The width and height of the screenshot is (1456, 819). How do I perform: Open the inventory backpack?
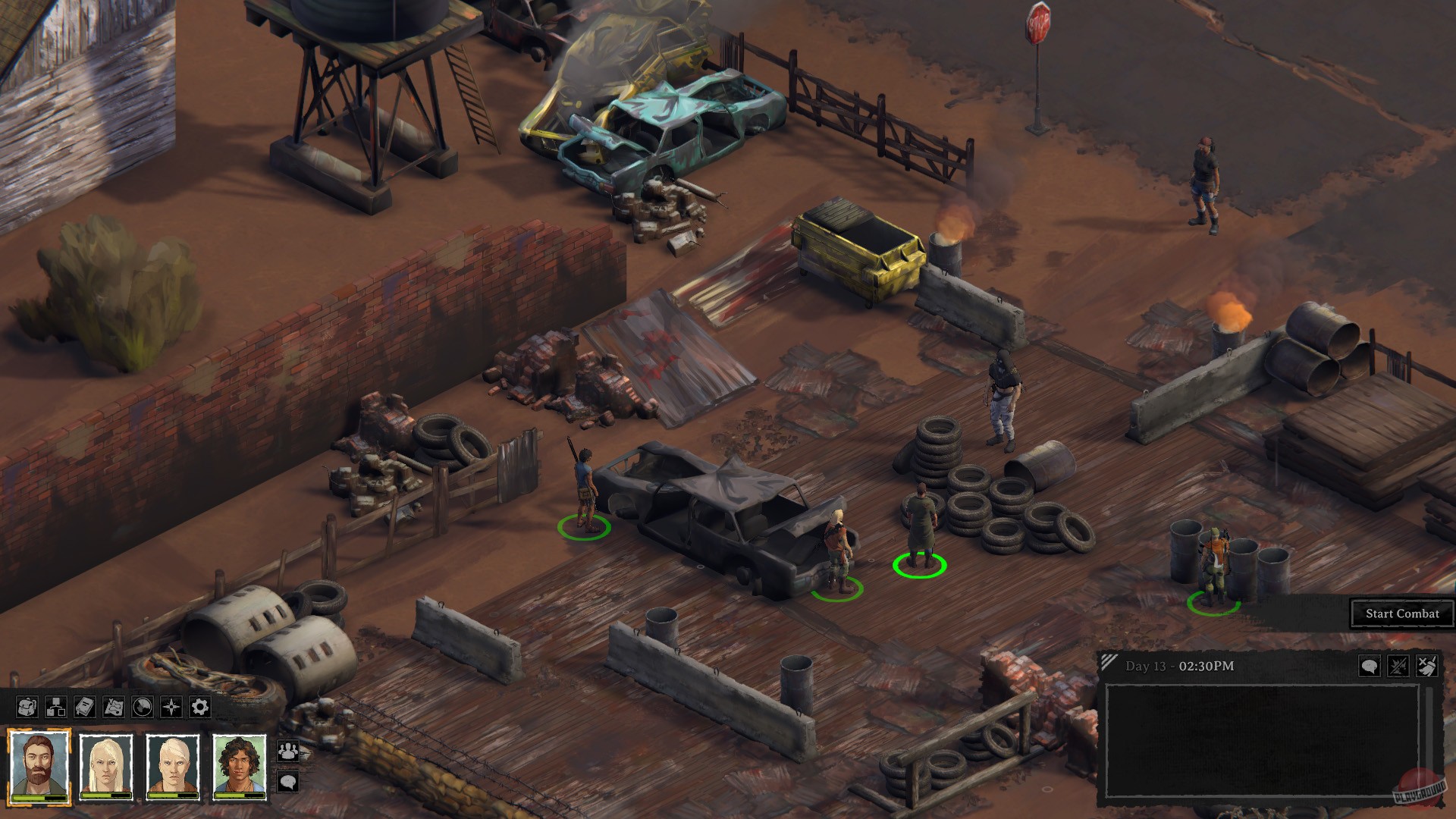tap(27, 707)
